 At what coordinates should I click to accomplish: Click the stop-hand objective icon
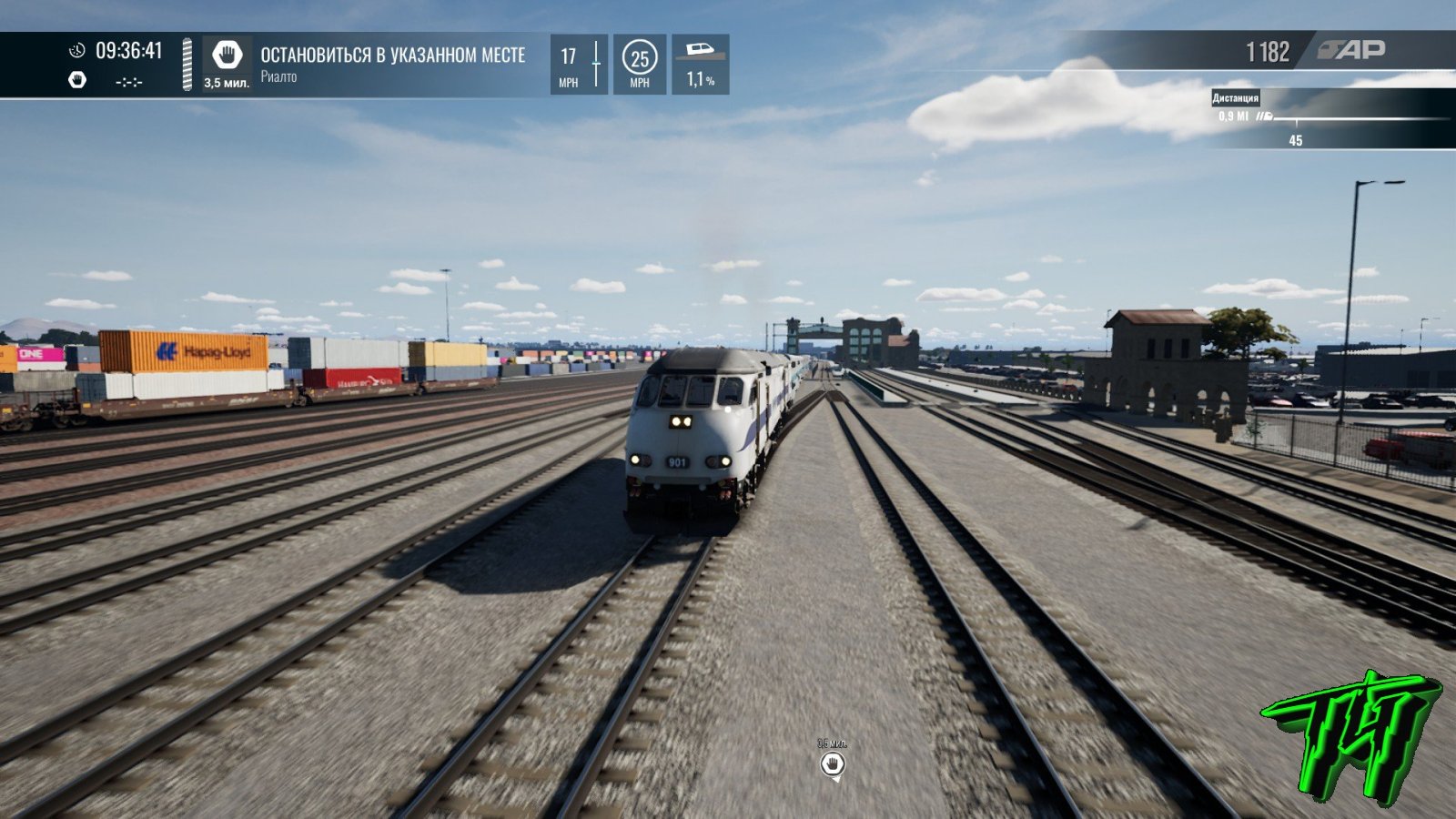pos(227,56)
